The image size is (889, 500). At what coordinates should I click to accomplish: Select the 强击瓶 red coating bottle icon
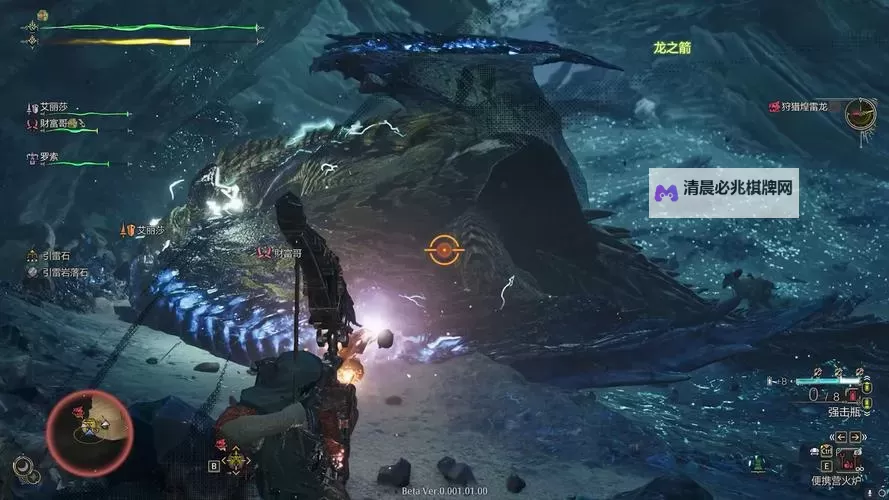tap(852, 396)
